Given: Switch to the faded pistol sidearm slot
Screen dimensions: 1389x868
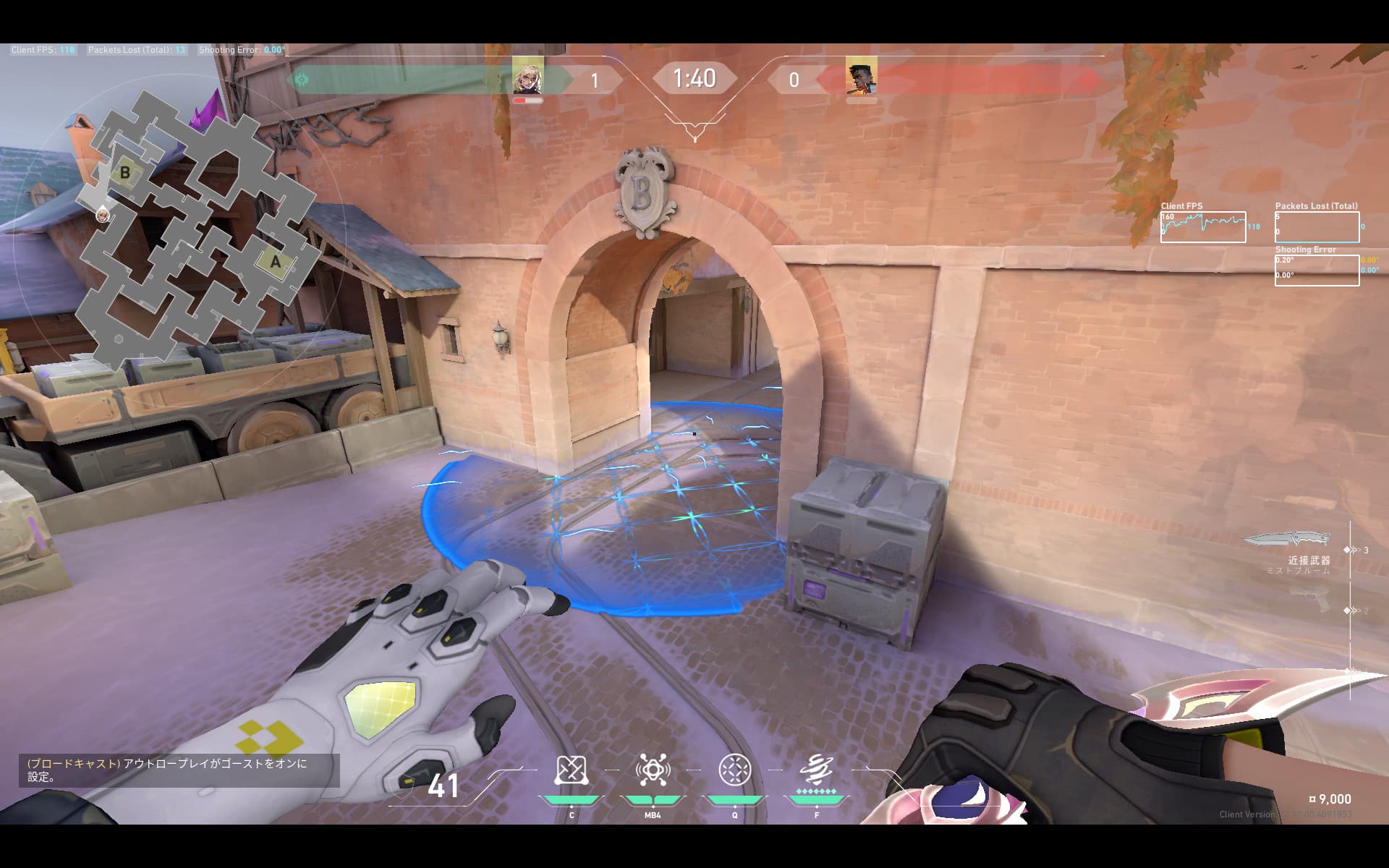Looking at the screenshot, I should 1309,599.
